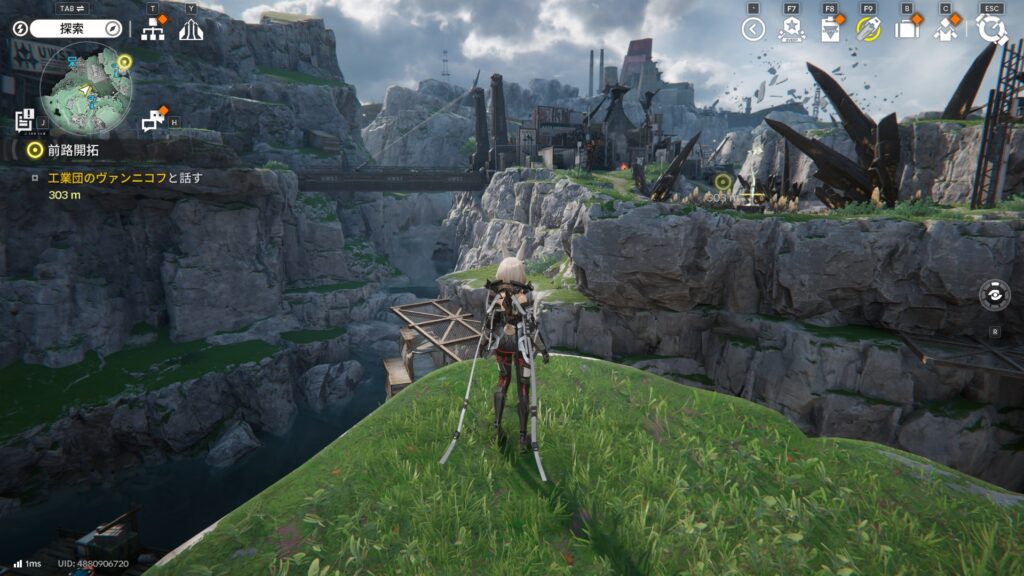This screenshot has height=576, width=1024.
Task: Select the 前路開拓 quest tracker header
Action: [x=73, y=150]
